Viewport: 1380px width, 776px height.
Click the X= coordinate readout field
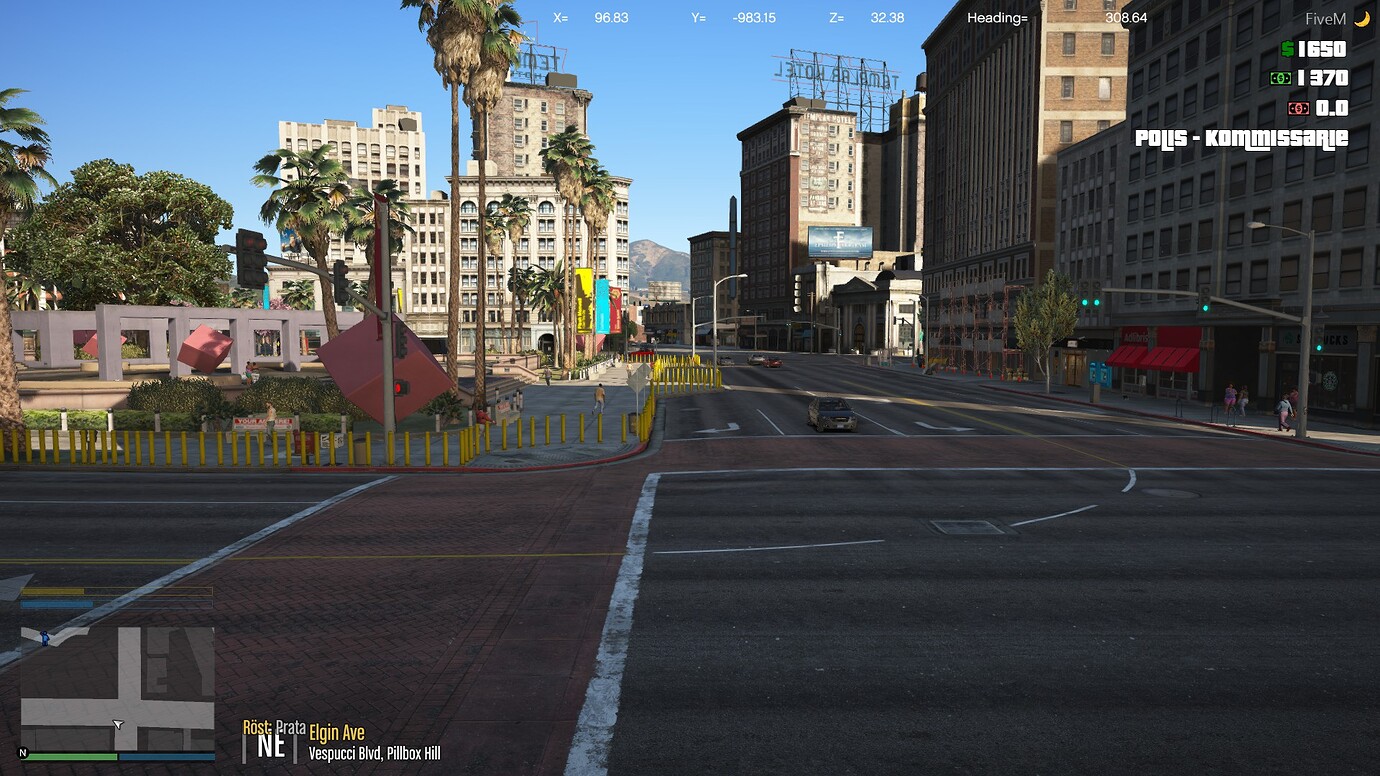[x=560, y=17]
